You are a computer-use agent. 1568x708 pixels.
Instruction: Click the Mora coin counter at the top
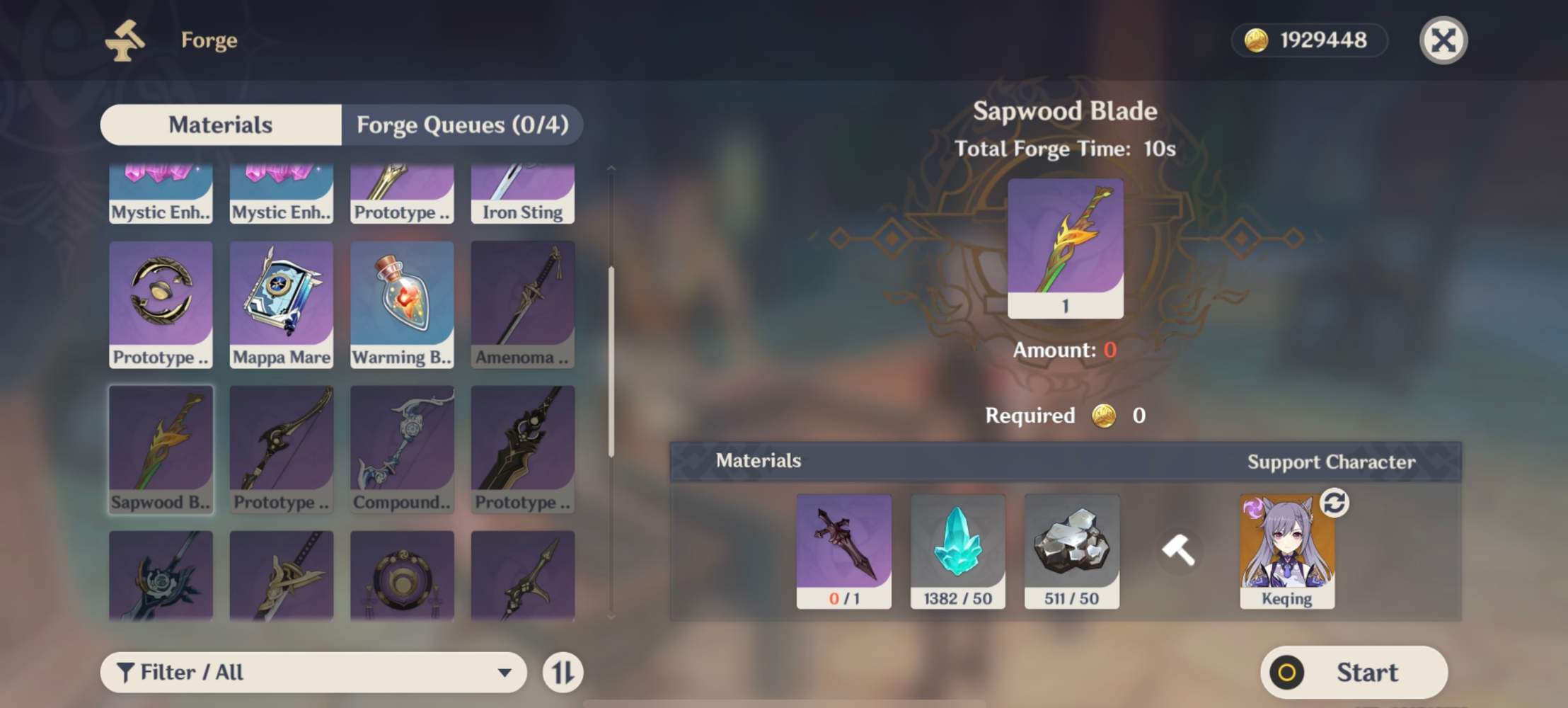tap(1308, 40)
